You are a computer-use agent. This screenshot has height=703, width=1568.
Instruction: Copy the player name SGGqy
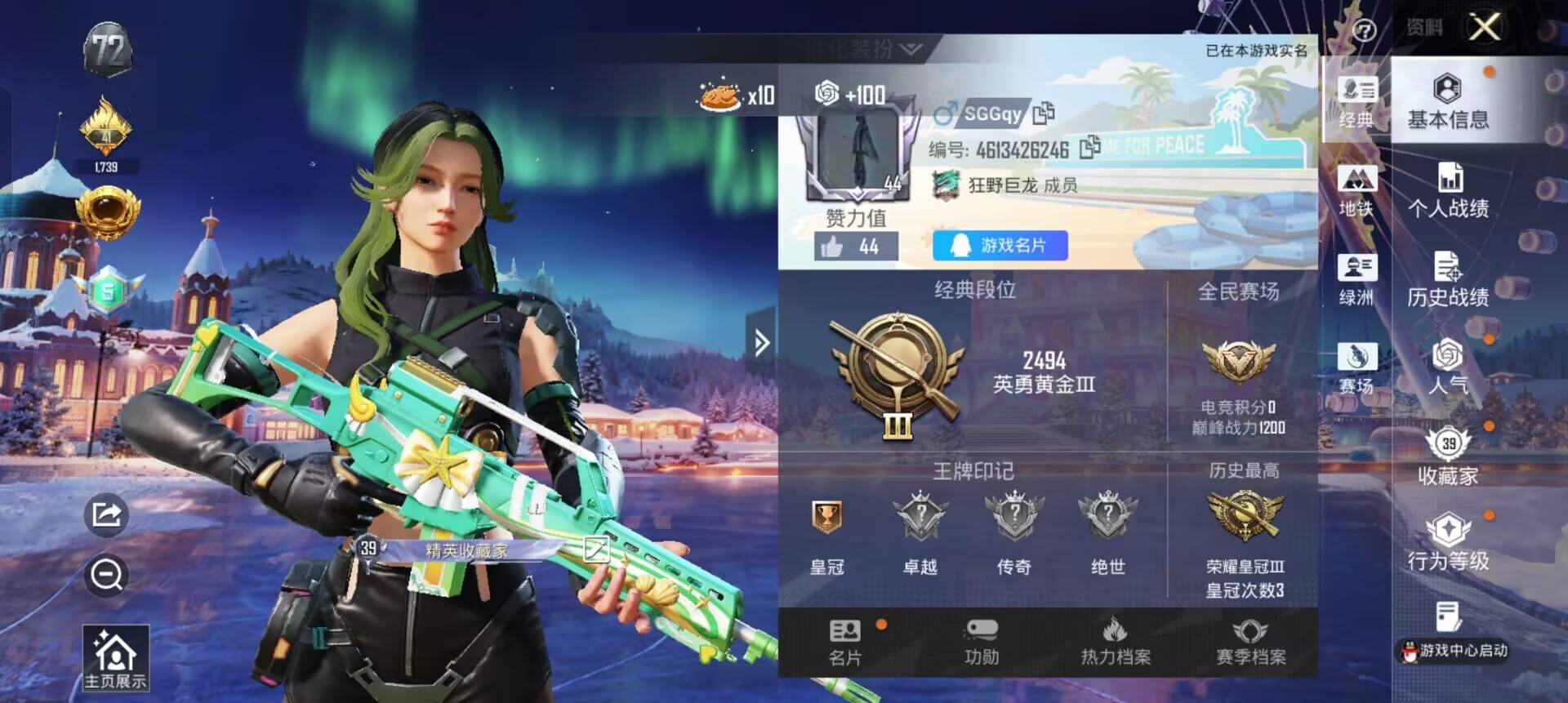tap(1045, 114)
